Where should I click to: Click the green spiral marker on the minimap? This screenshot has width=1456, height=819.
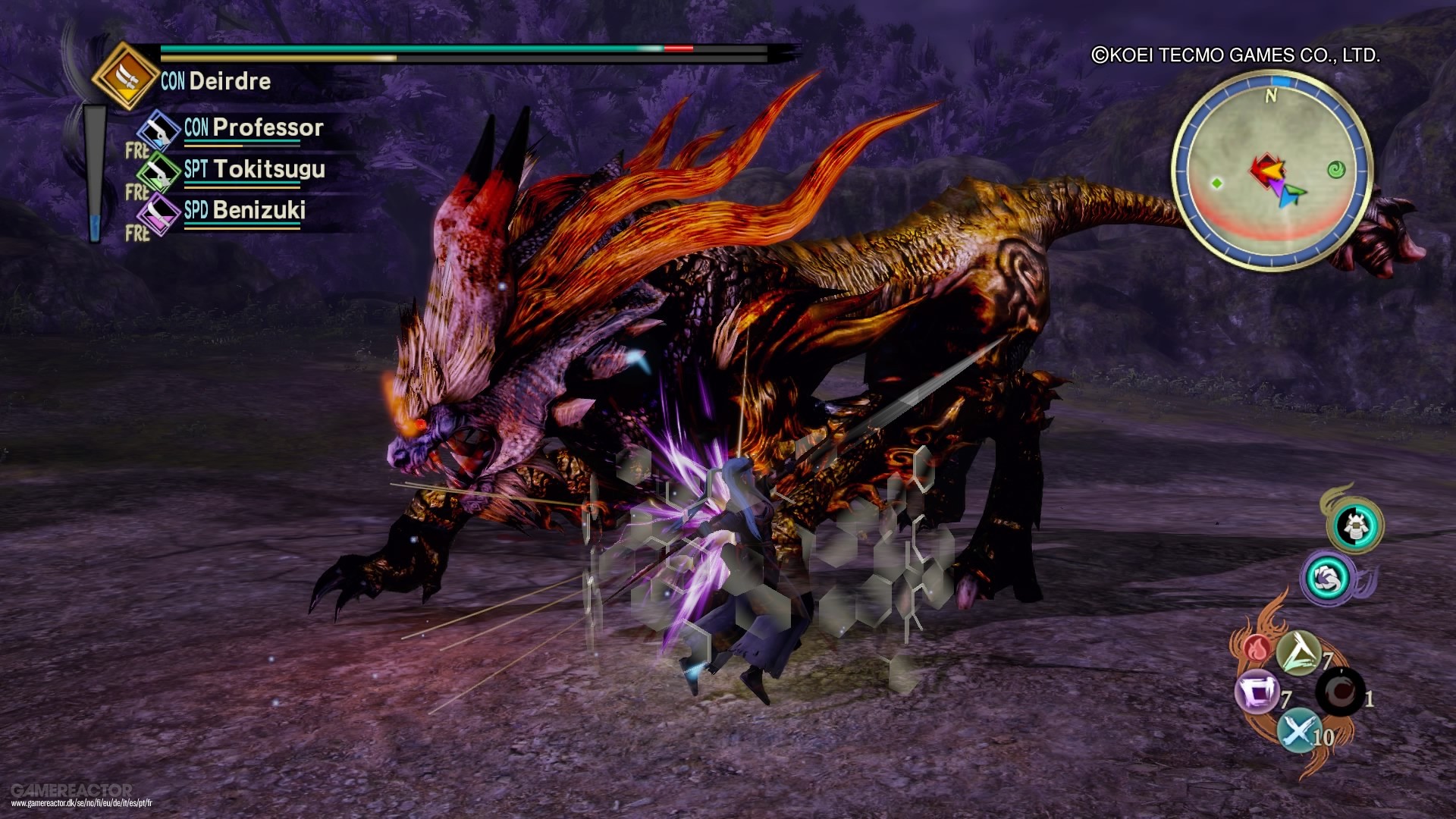tap(1337, 170)
